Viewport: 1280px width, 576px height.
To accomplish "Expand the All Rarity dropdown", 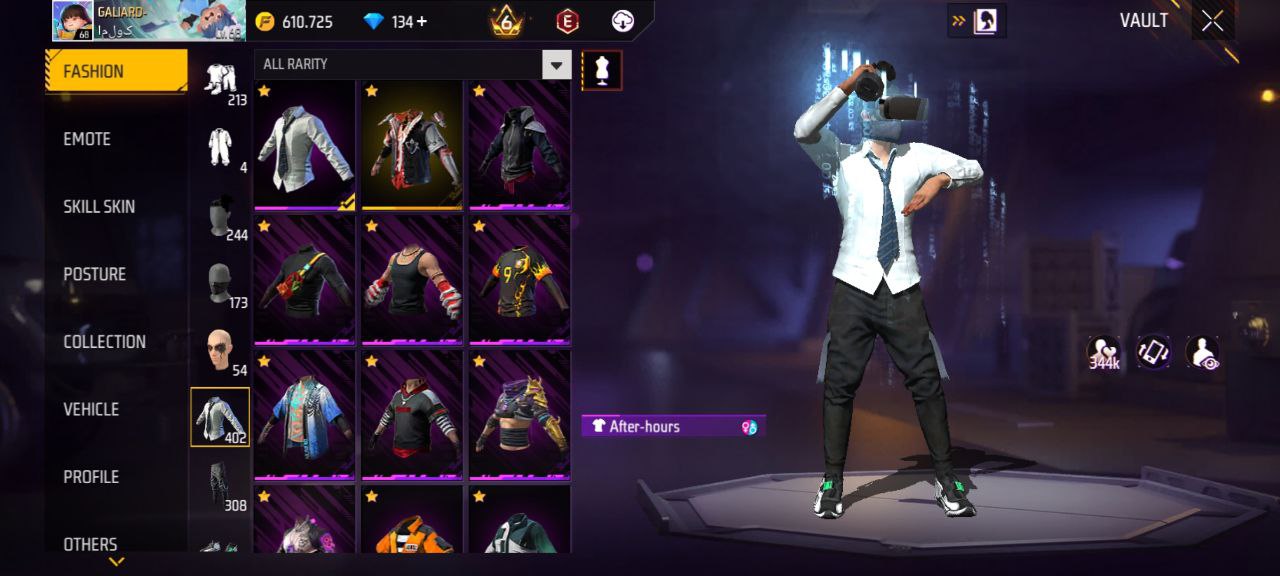I will coord(556,65).
